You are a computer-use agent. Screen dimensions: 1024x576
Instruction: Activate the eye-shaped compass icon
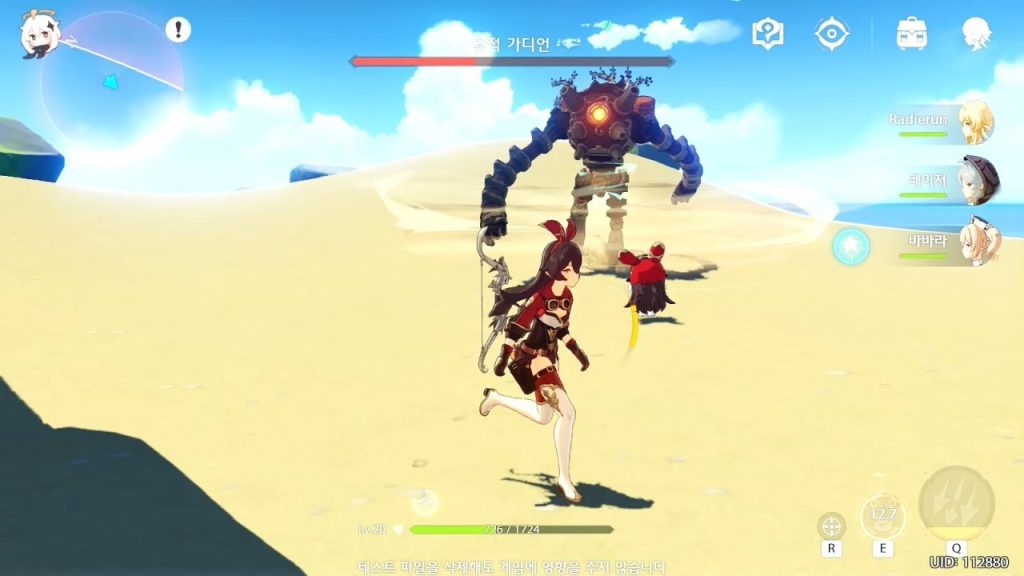[x=831, y=34]
